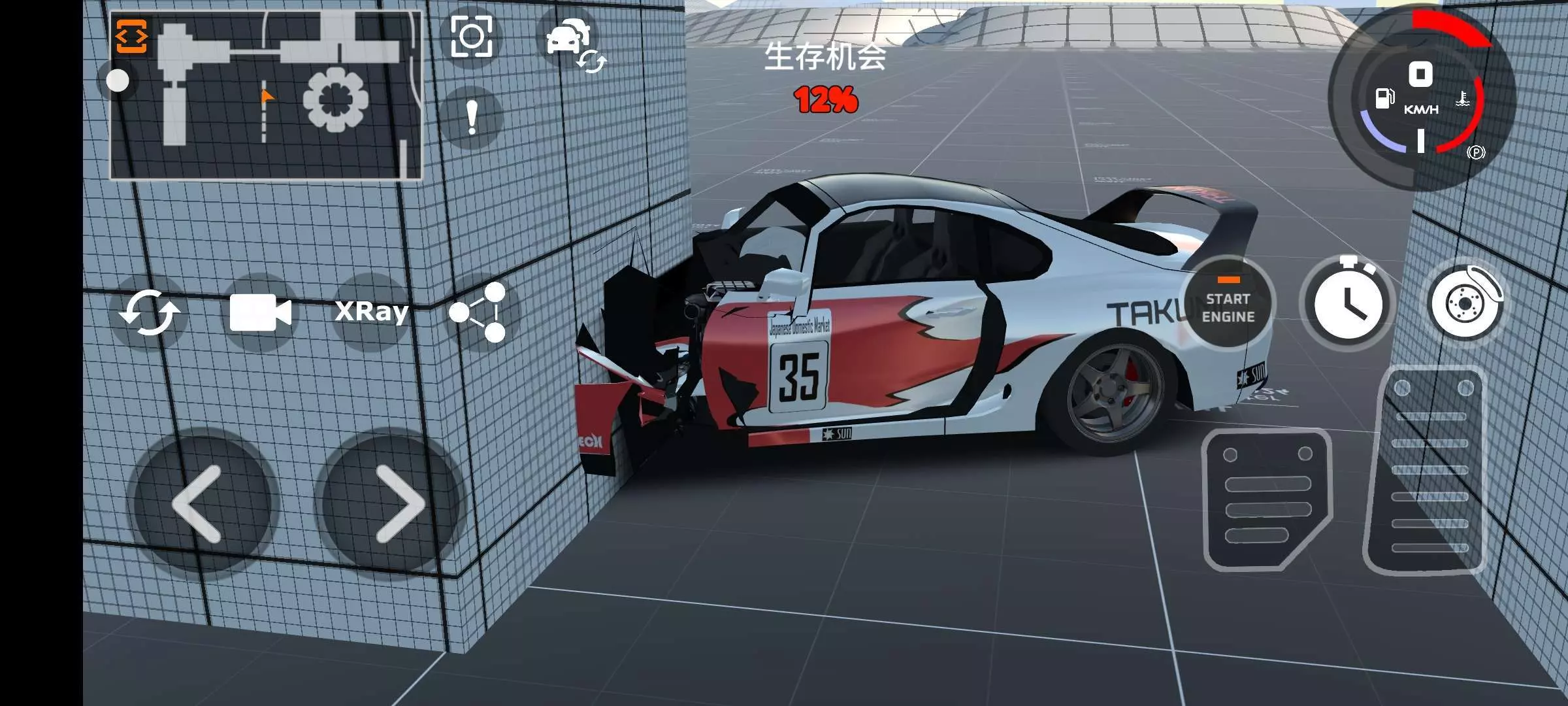Tap the START ENGINE button
The image size is (1568, 706).
[1228, 306]
